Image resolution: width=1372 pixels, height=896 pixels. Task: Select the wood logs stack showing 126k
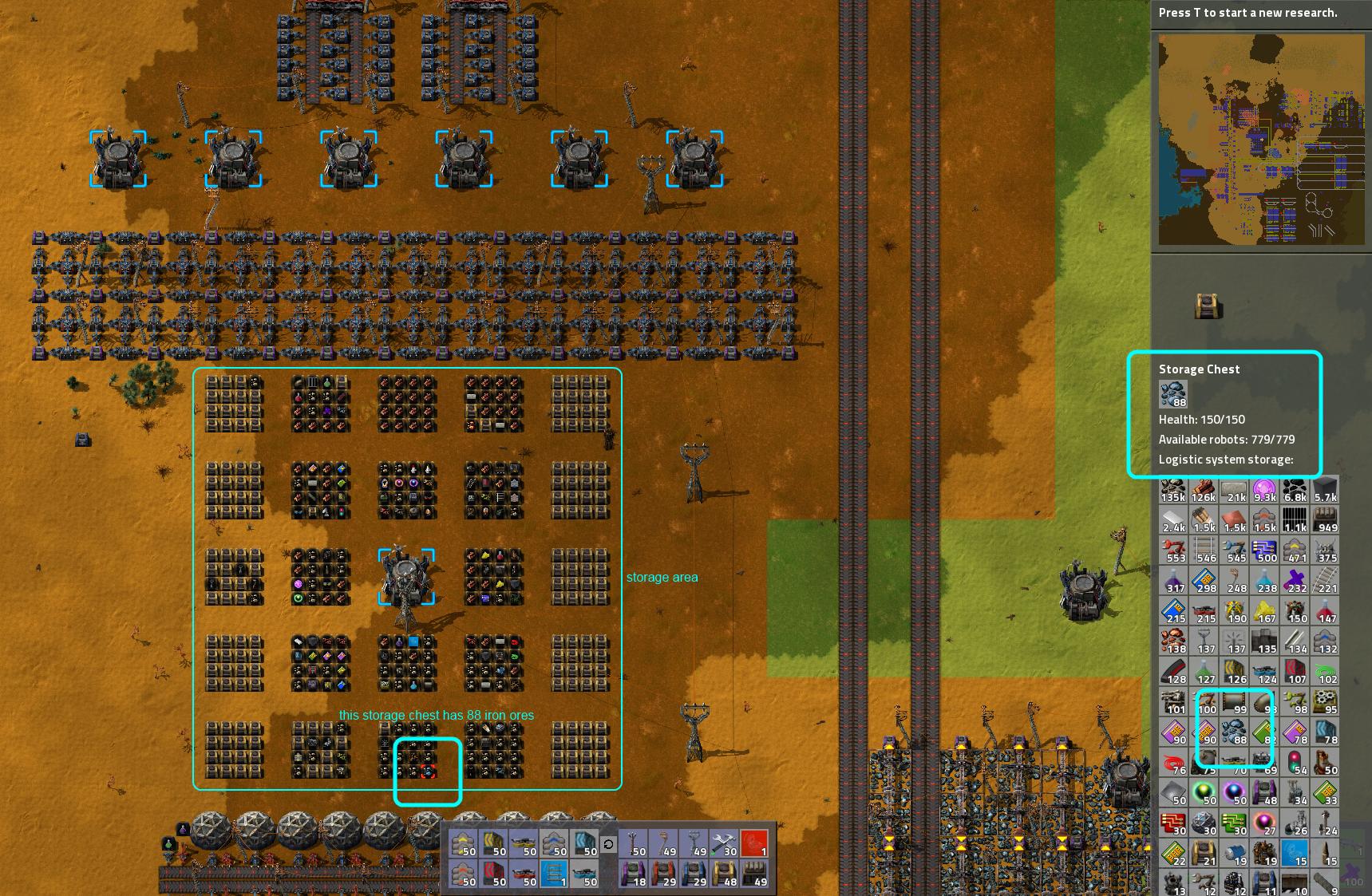(1204, 489)
